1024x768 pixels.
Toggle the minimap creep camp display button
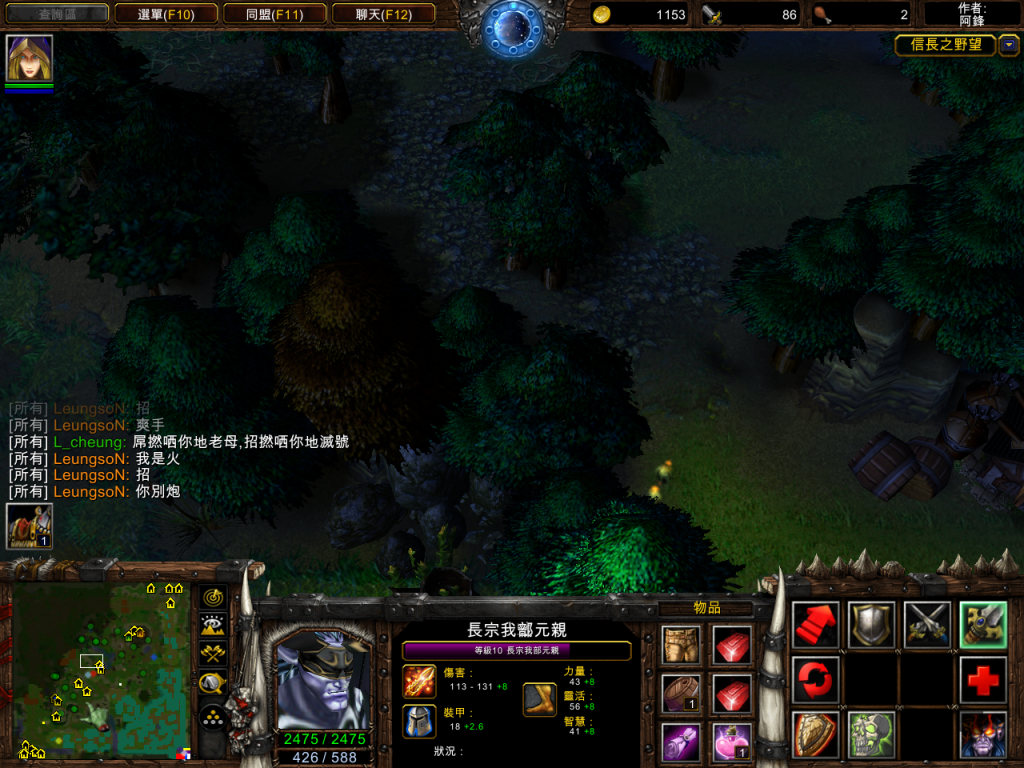(213, 684)
